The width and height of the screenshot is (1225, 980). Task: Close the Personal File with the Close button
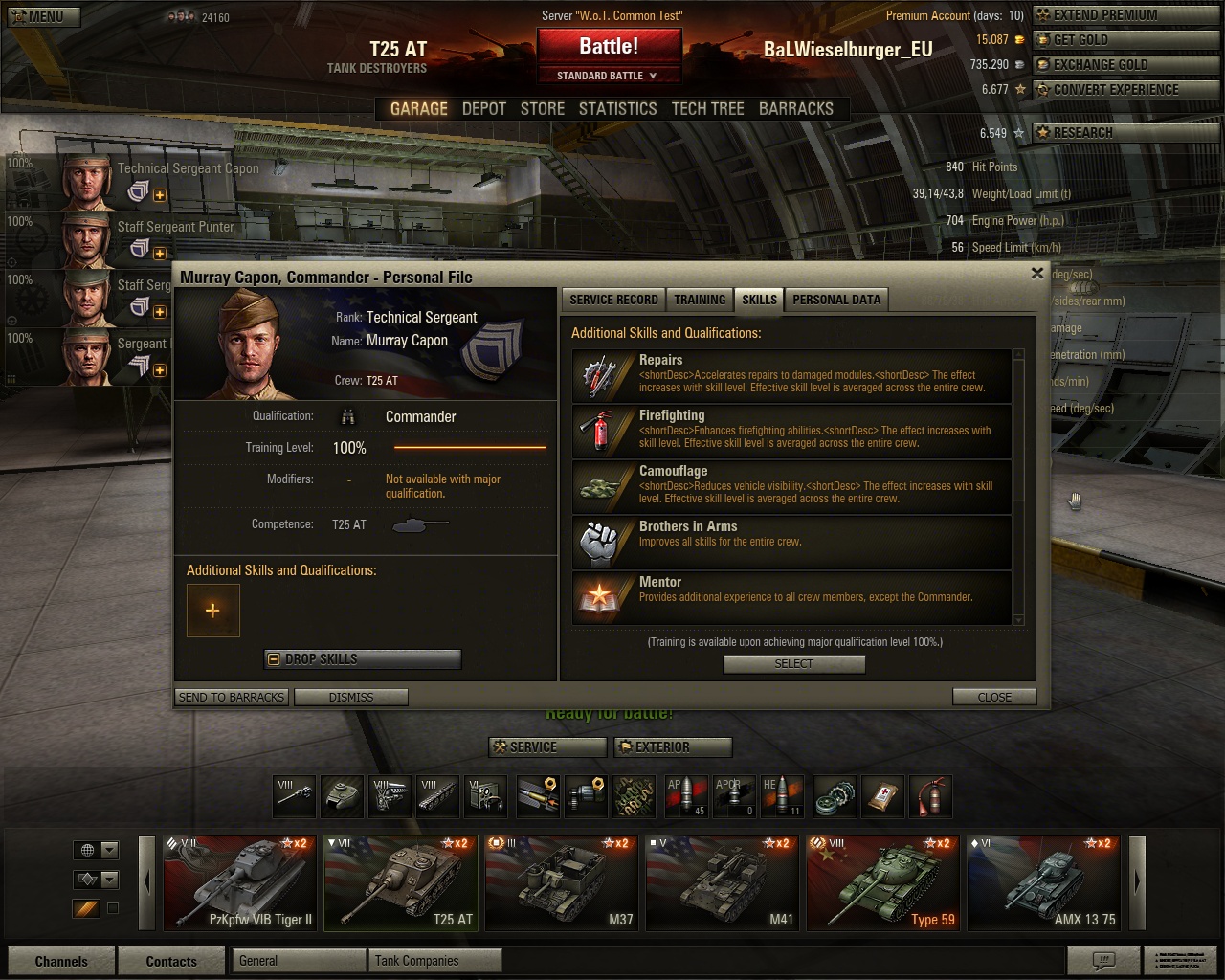tap(994, 697)
